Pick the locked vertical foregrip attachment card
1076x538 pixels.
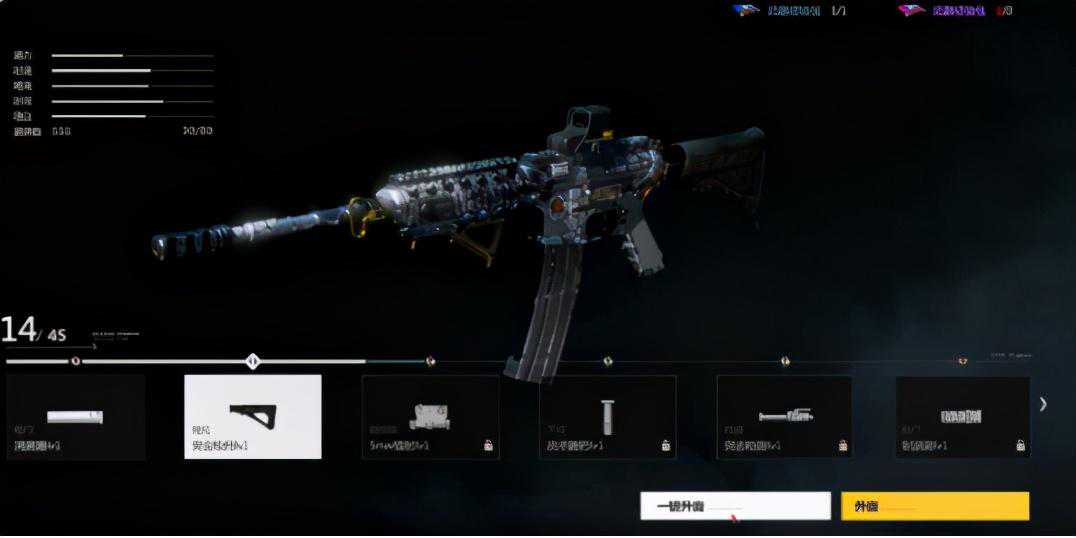tap(607, 417)
